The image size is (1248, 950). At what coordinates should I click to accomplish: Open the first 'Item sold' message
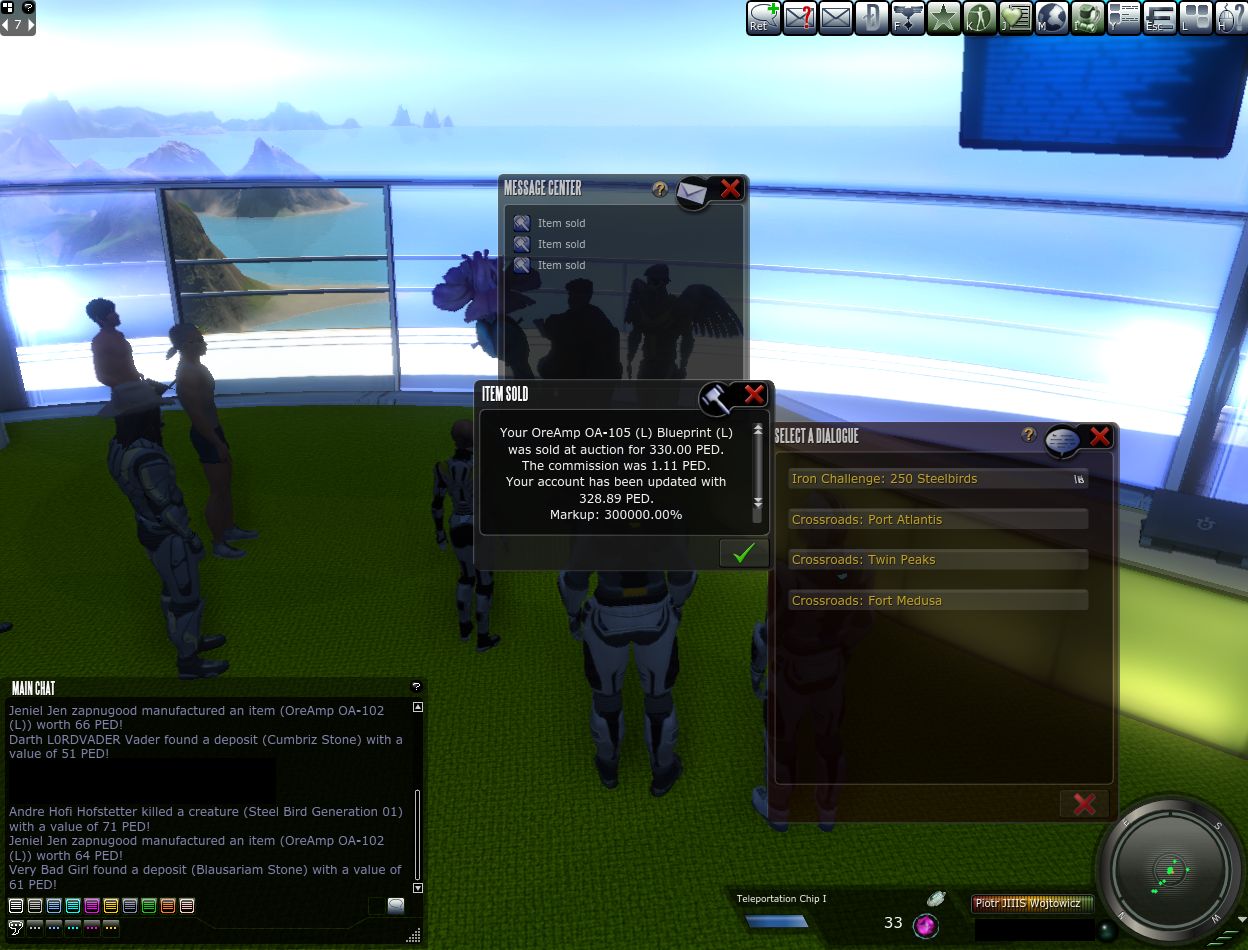(x=561, y=223)
